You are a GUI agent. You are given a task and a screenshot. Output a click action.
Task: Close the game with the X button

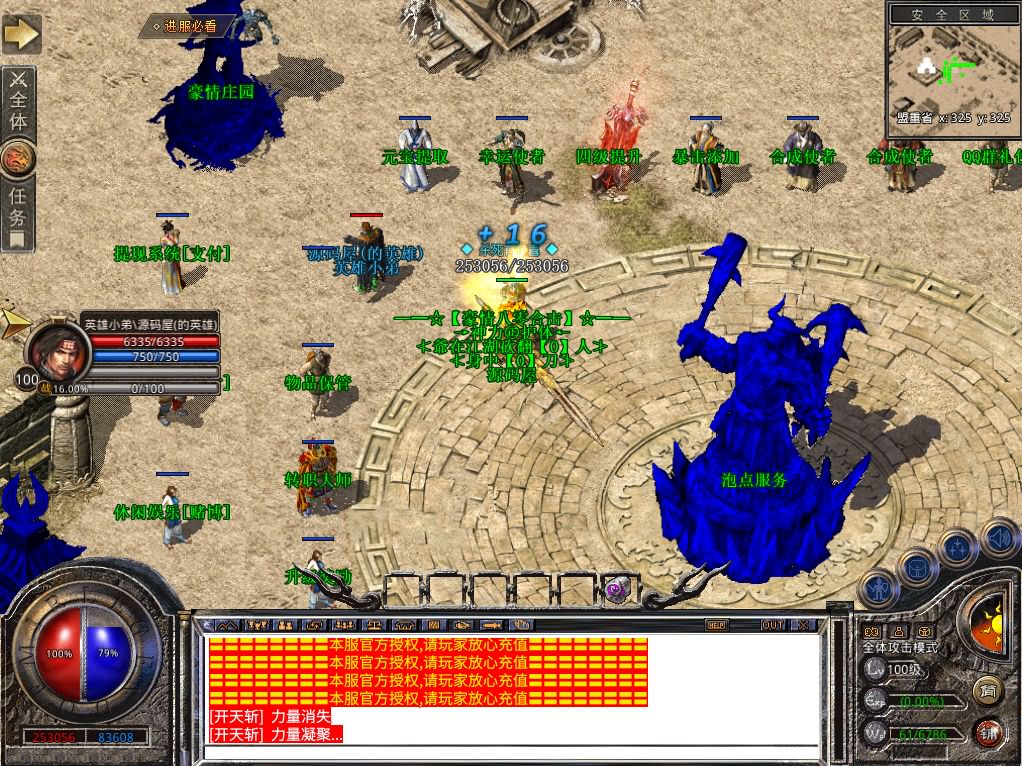804,625
